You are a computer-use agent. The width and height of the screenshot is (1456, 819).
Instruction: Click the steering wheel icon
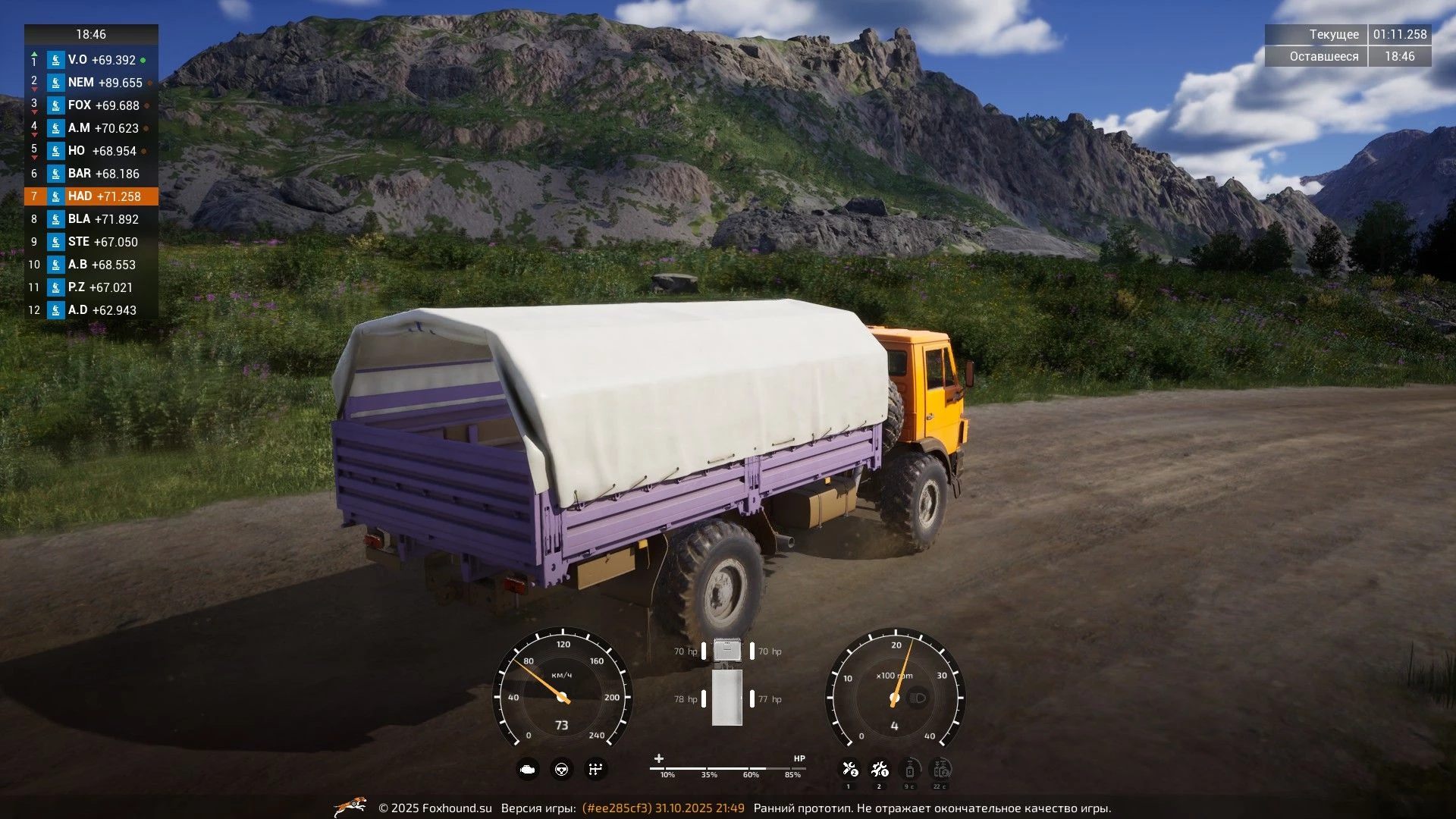click(562, 770)
